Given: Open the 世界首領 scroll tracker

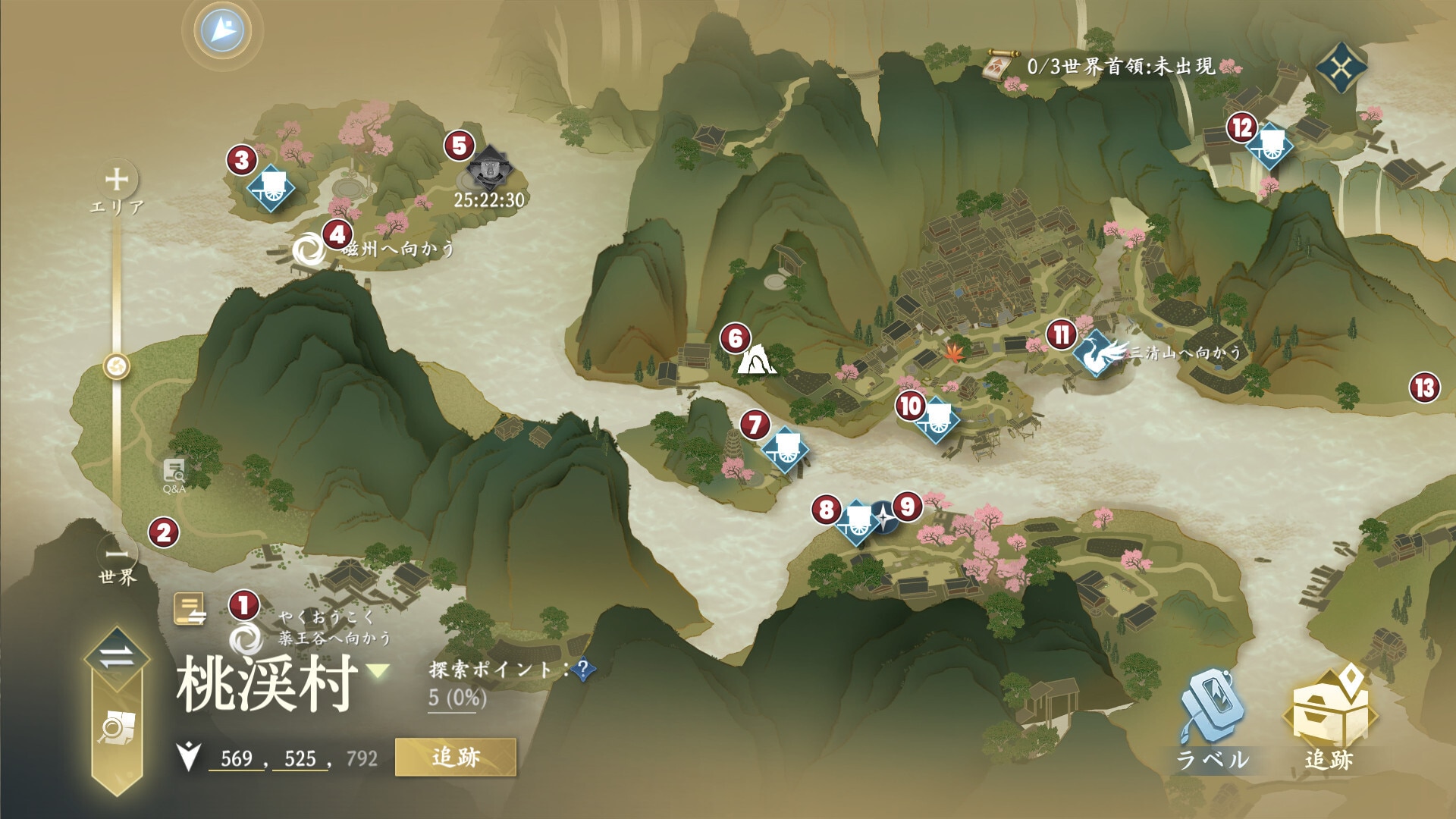Looking at the screenshot, I should click(999, 66).
